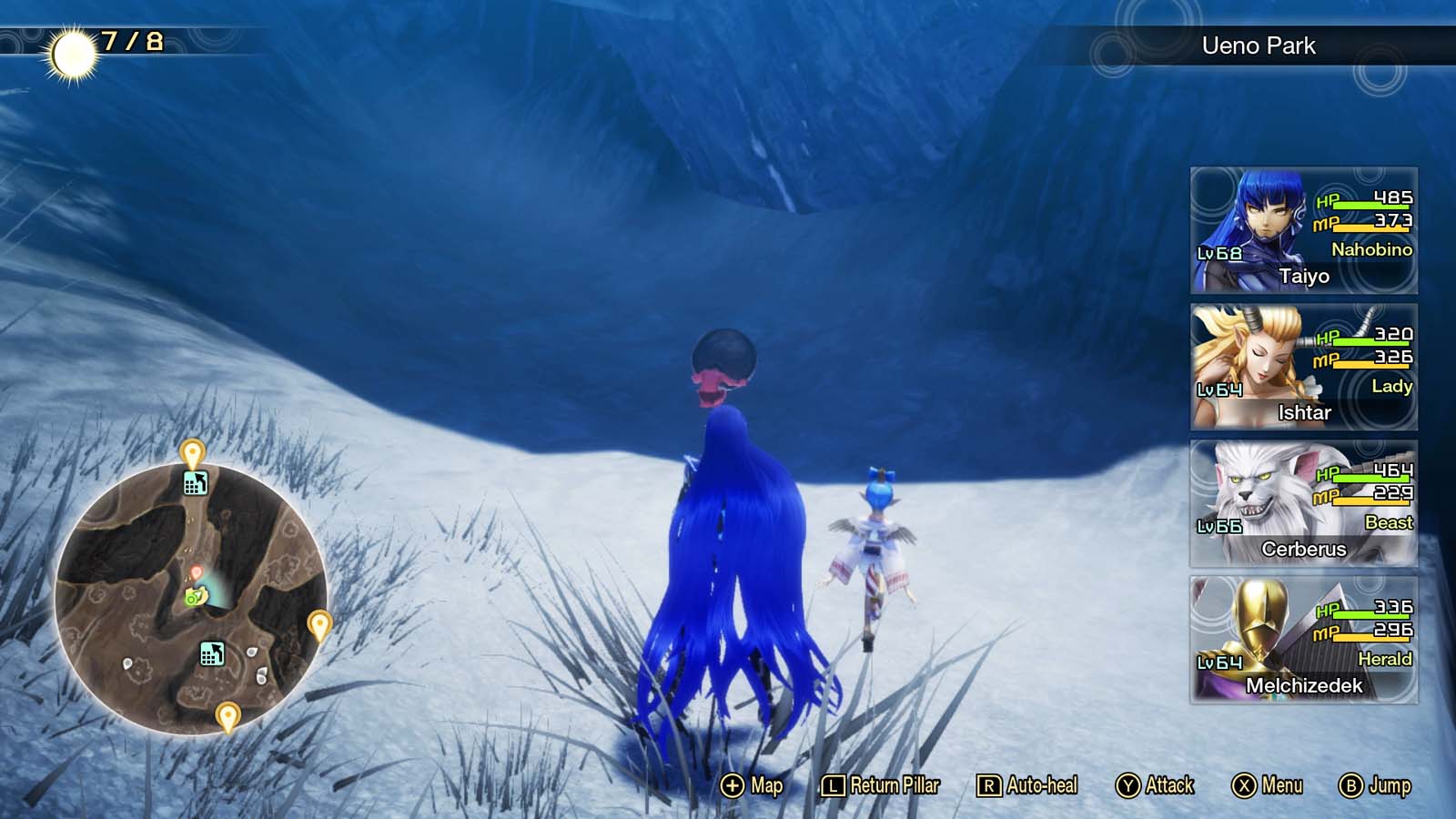Select the upper building-exit icon on the minimap

(x=197, y=483)
